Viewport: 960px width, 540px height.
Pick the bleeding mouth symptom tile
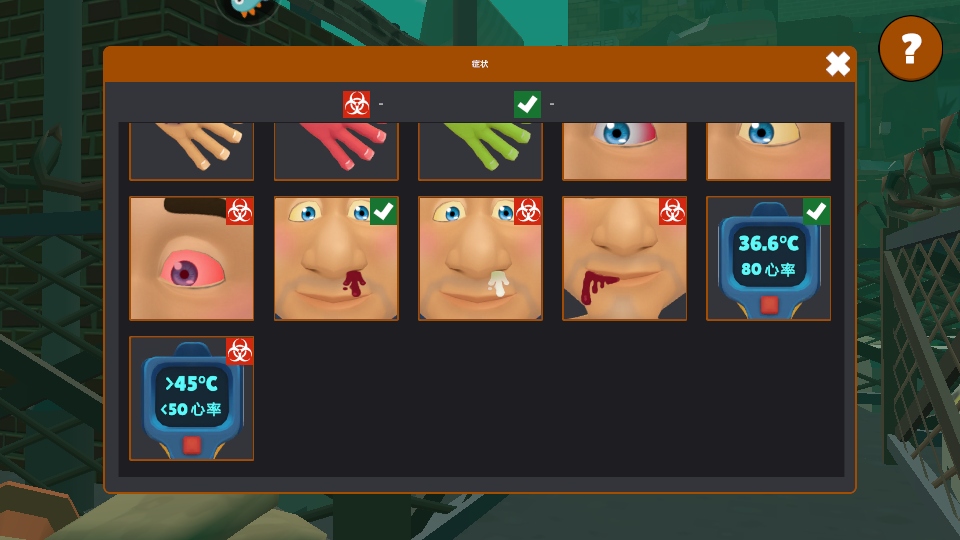tap(624, 258)
